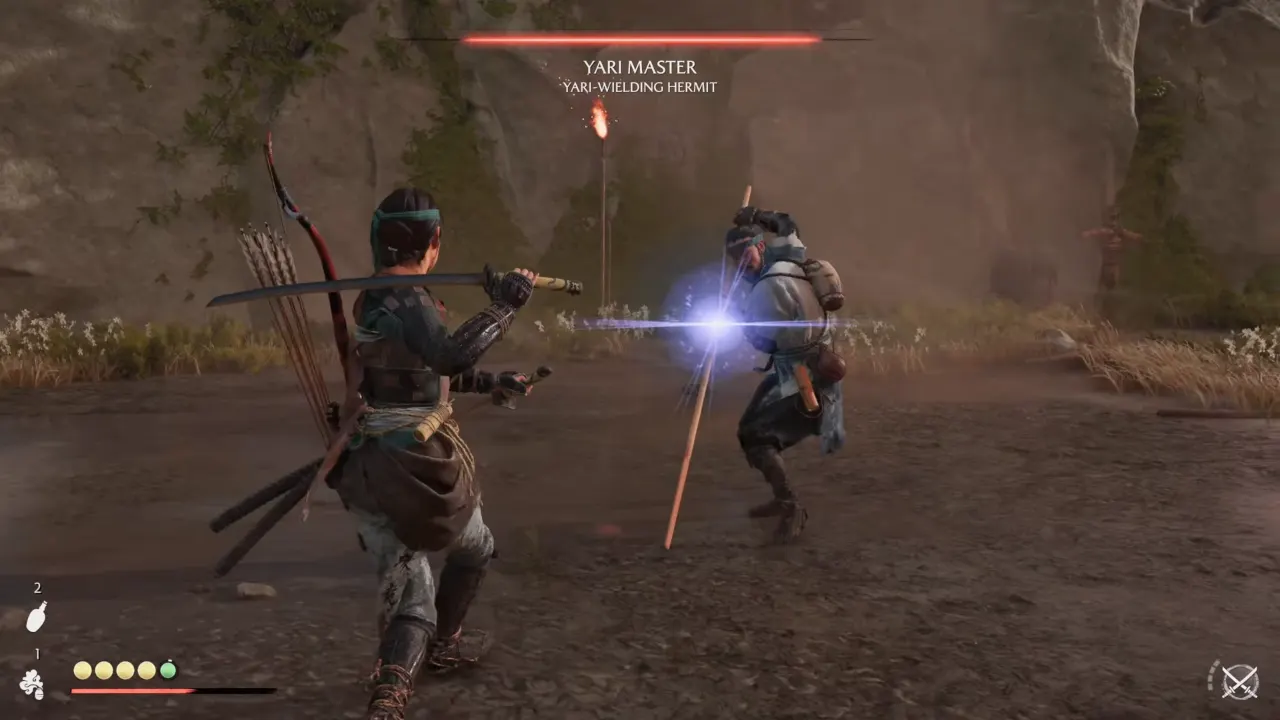Screen dimensions: 1280x720
Task: Select the white sake bottle item icon
Action: pyautogui.click(x=36, y=616)
